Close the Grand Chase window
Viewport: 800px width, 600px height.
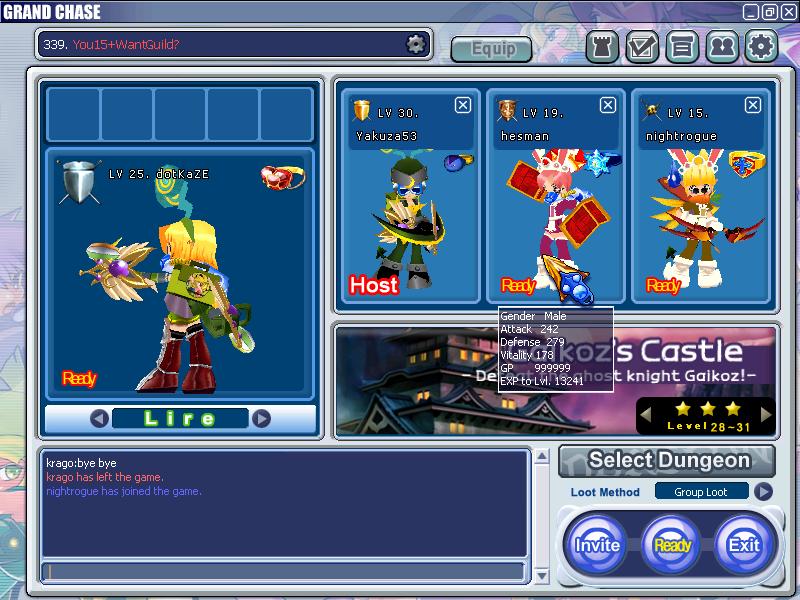pyautogui.click(x=787, y=12)
